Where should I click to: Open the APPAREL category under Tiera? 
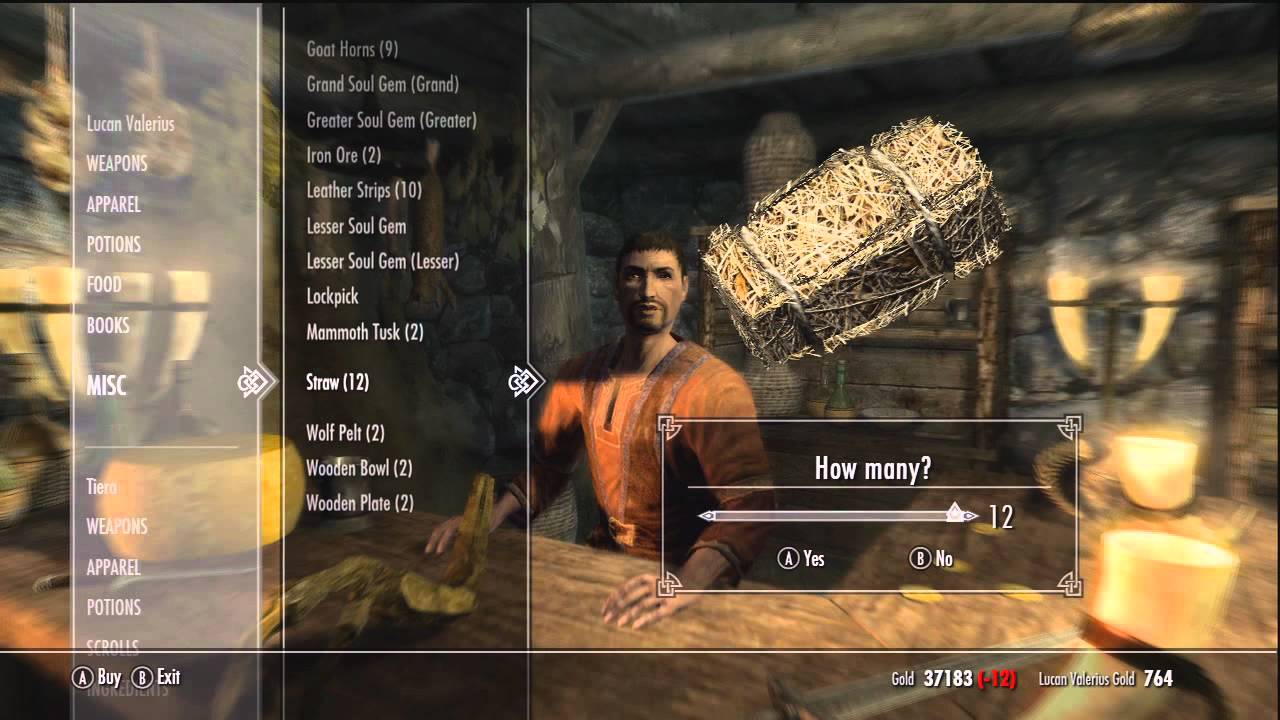click(115, 567)
